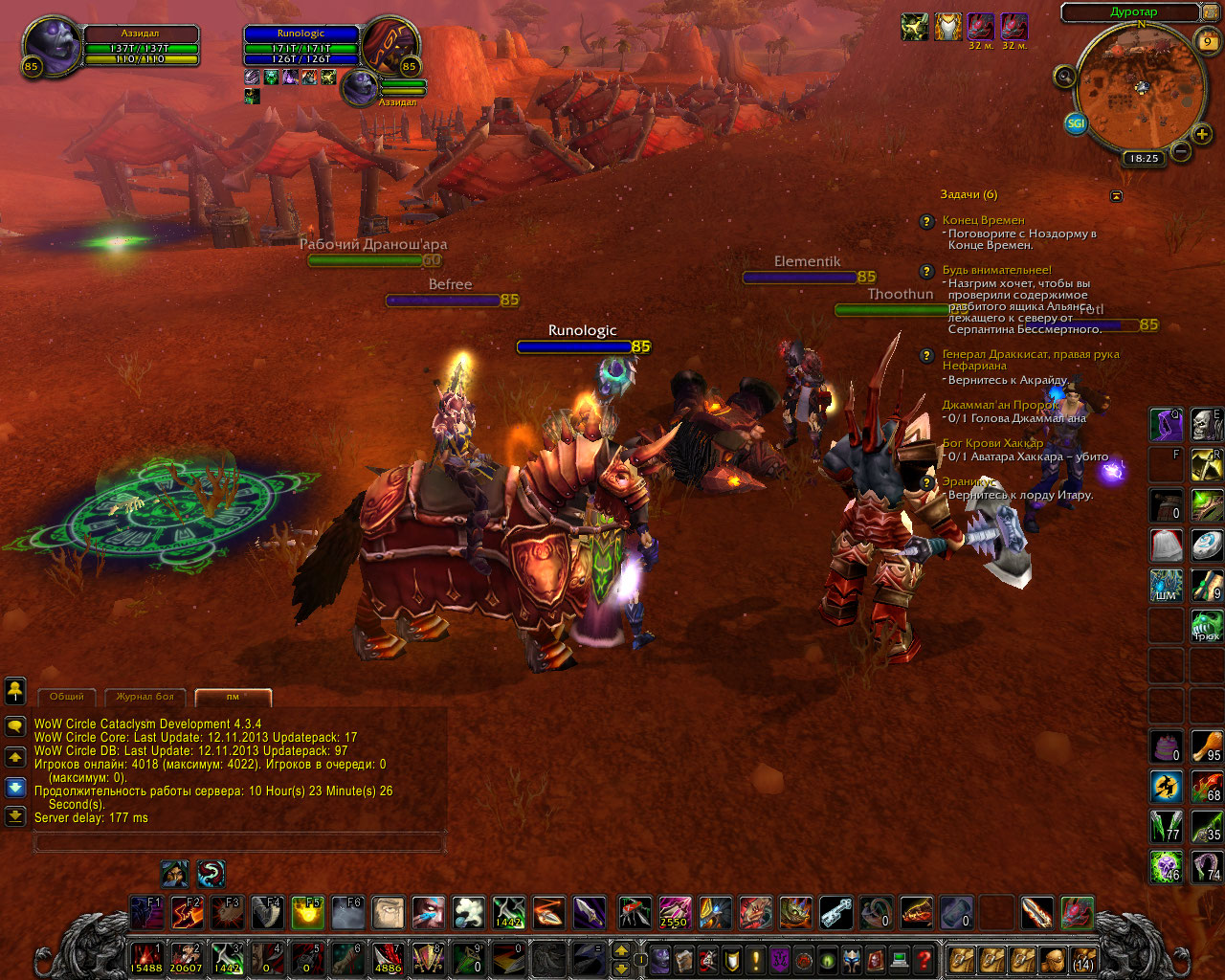Click the chat message input box
The width and height of the screenshot is (1225, 980).
(239, 842)
